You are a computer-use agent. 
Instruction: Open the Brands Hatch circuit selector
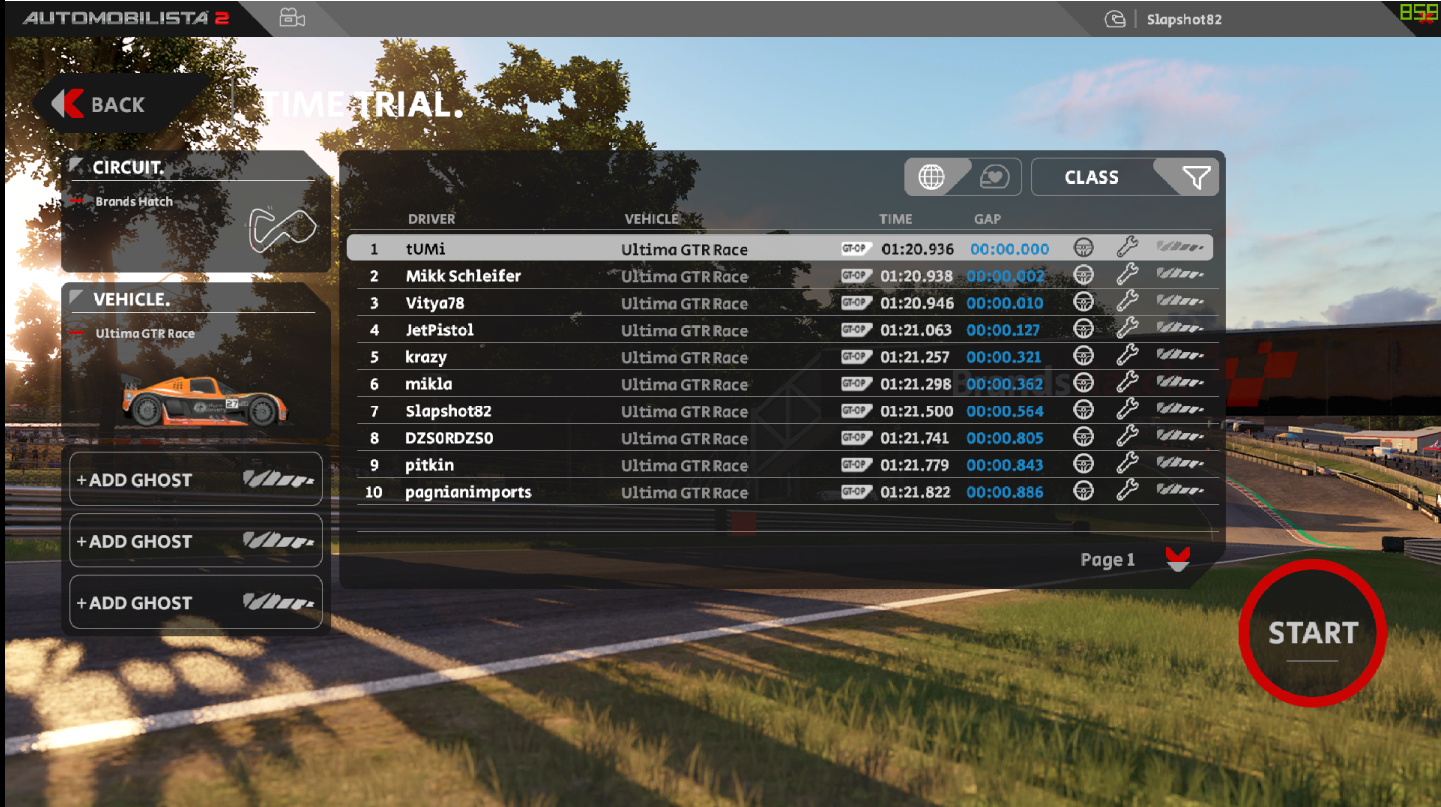pos(195,212)
